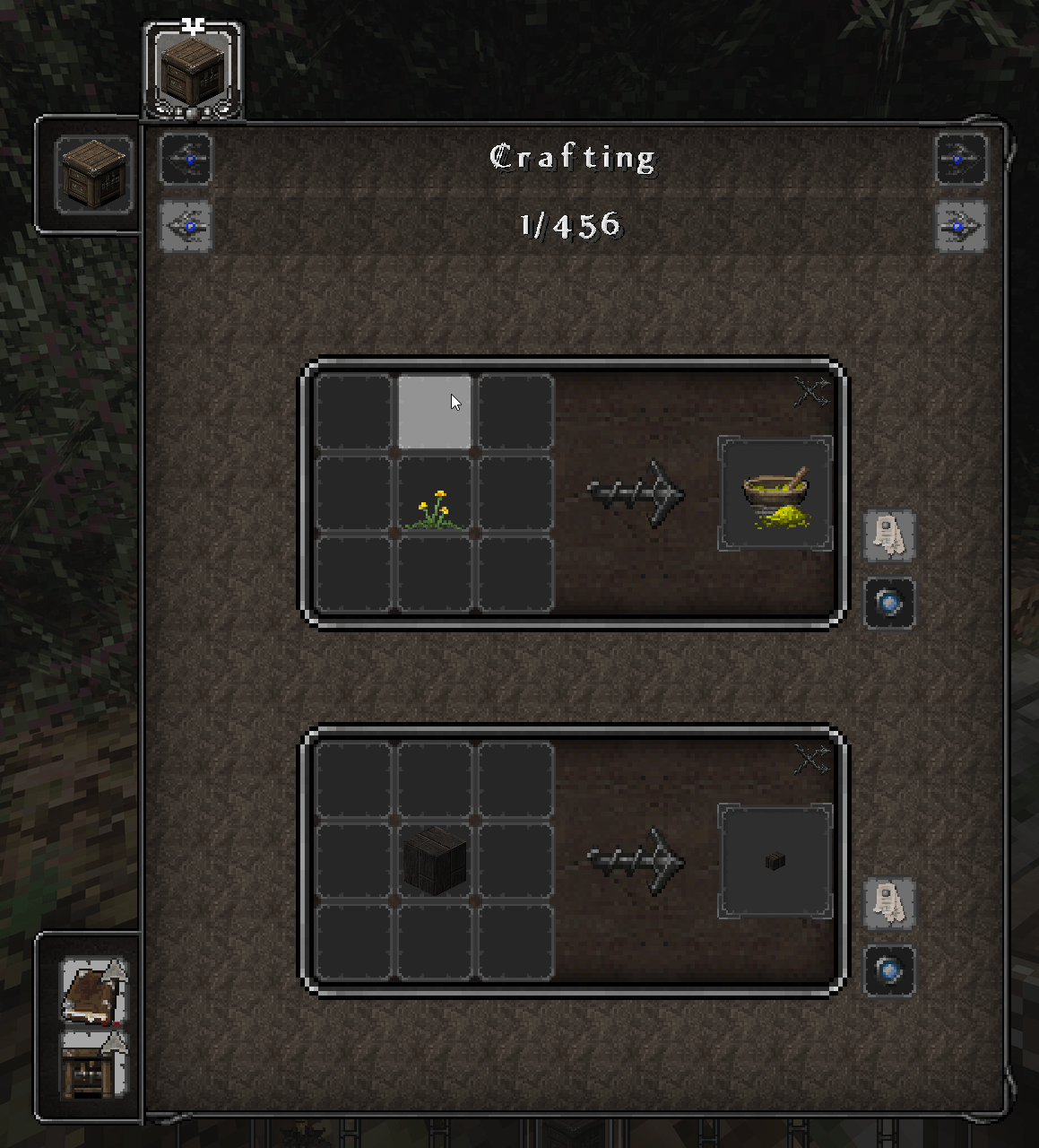Go to previous category left of Crafting title
The width and height of the screenshot is (1039, 1148).
186,159
